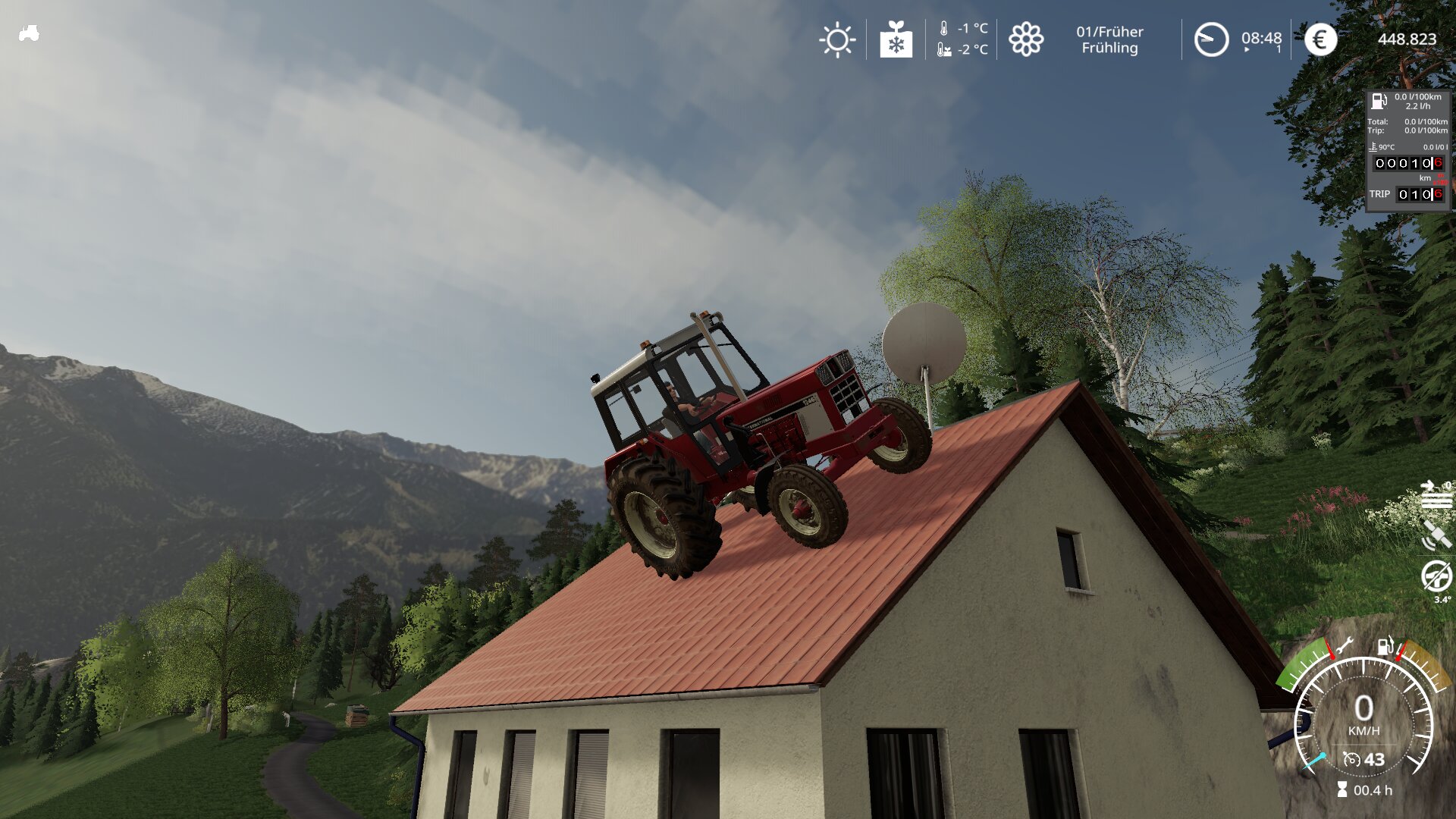Click the cruise control speed icon
1456x819 pixels.
tap(1351, 759)
